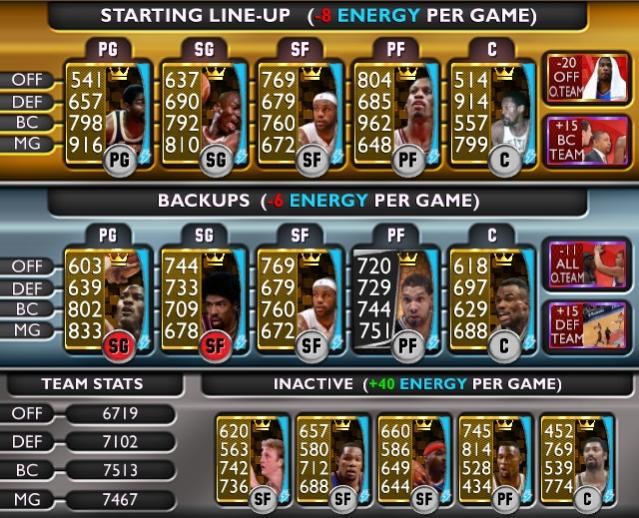
Task: Choose the inactive center card
Action: (577, 461)
